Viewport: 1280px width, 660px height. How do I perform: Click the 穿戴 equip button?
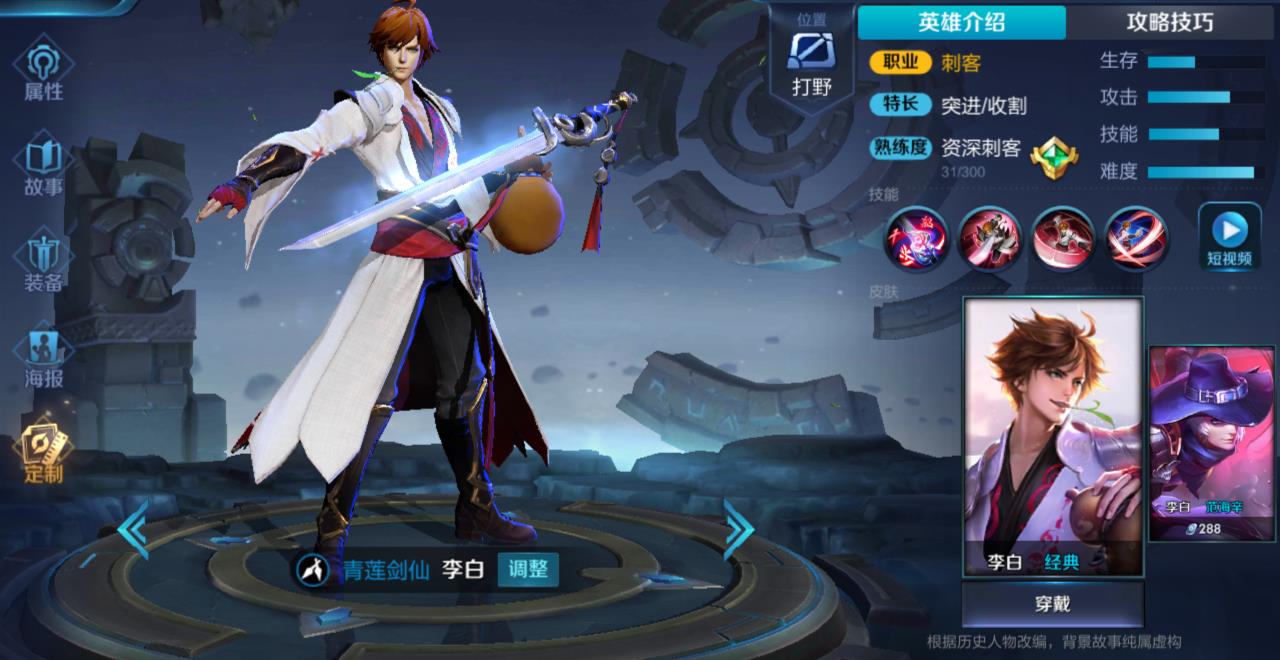(x=1052, y=604)
